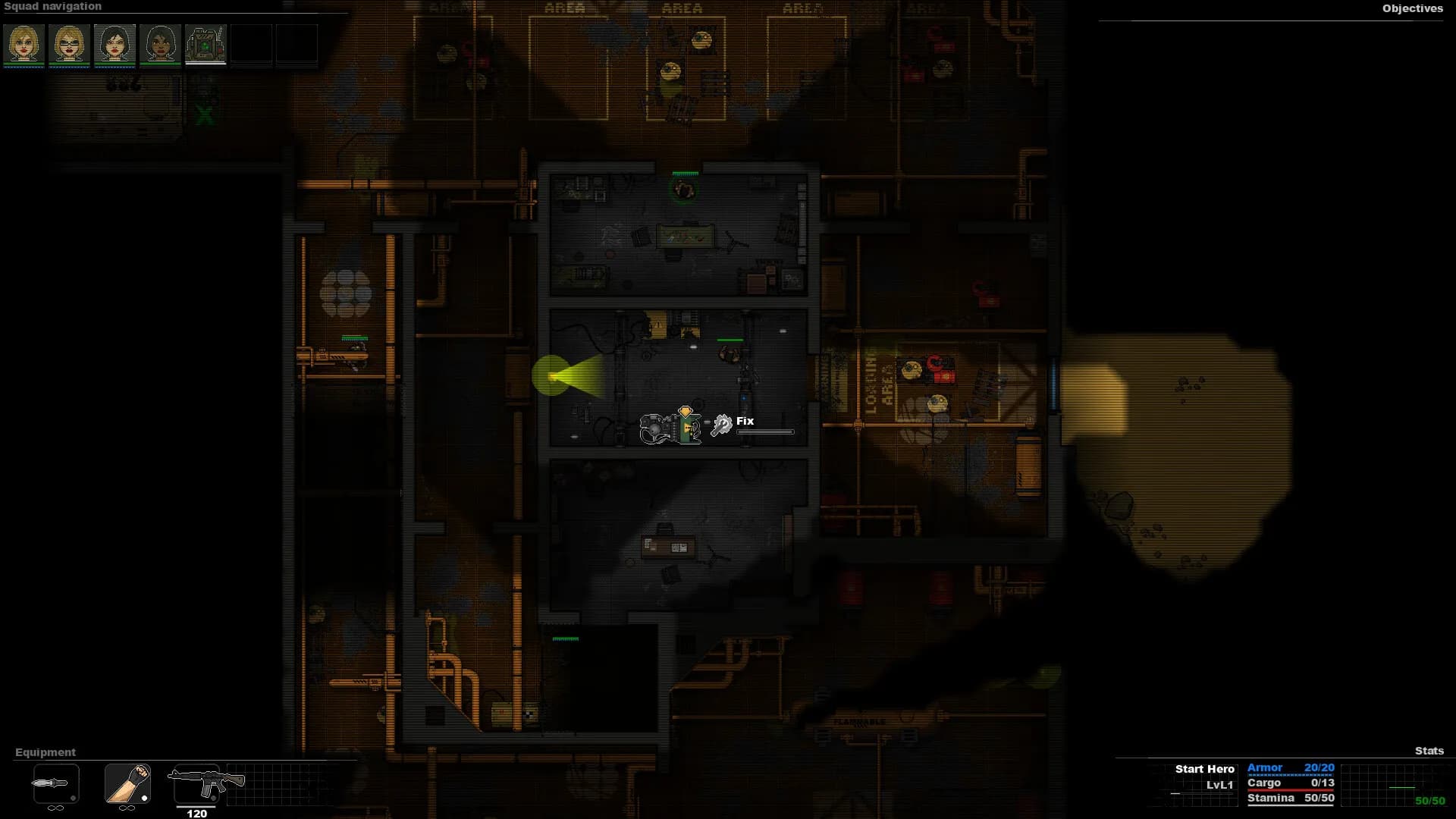
Task: Click the Fix action label
Action: [x=744, y=421]
